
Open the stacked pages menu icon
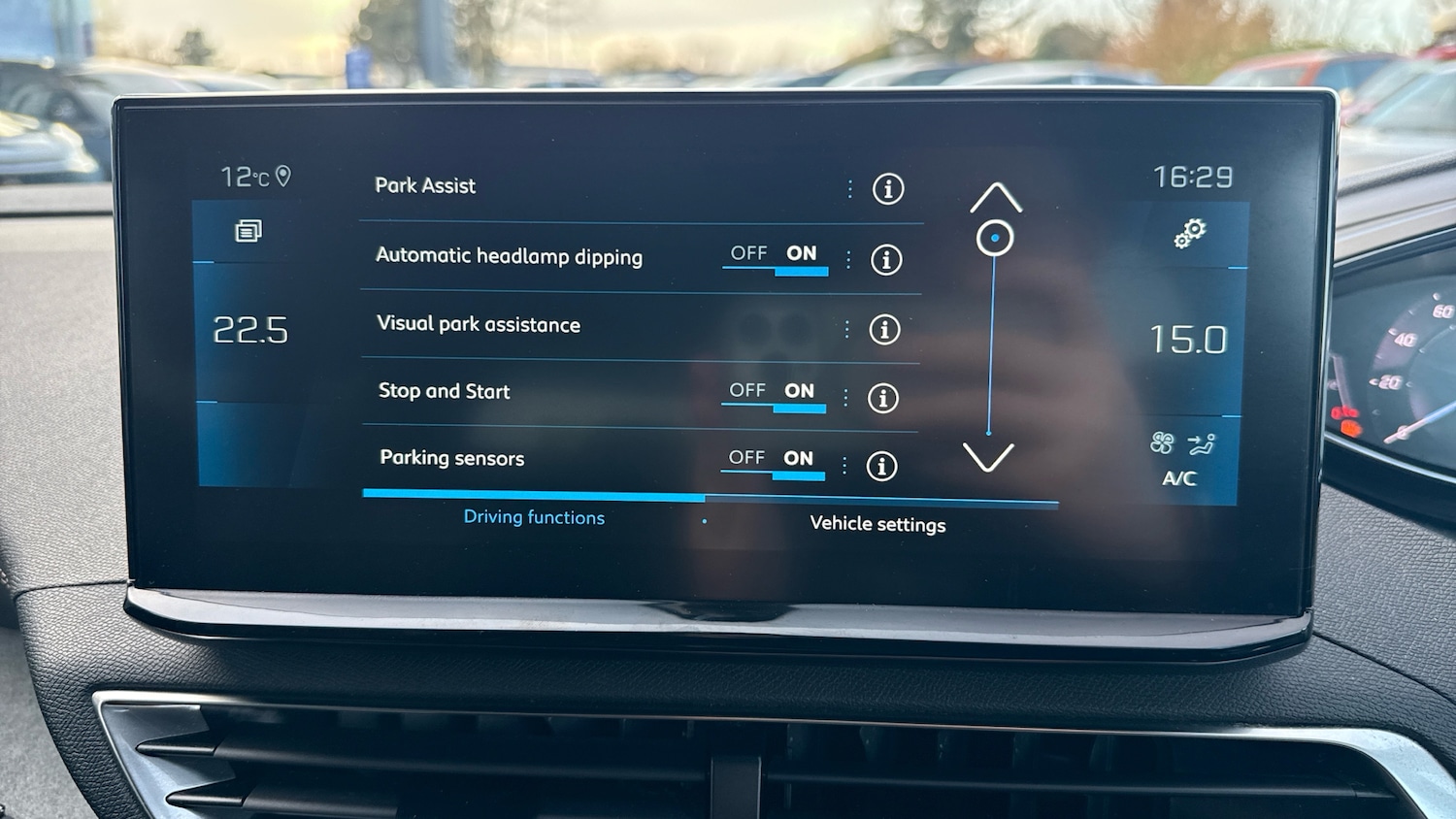tap(248, 231)
